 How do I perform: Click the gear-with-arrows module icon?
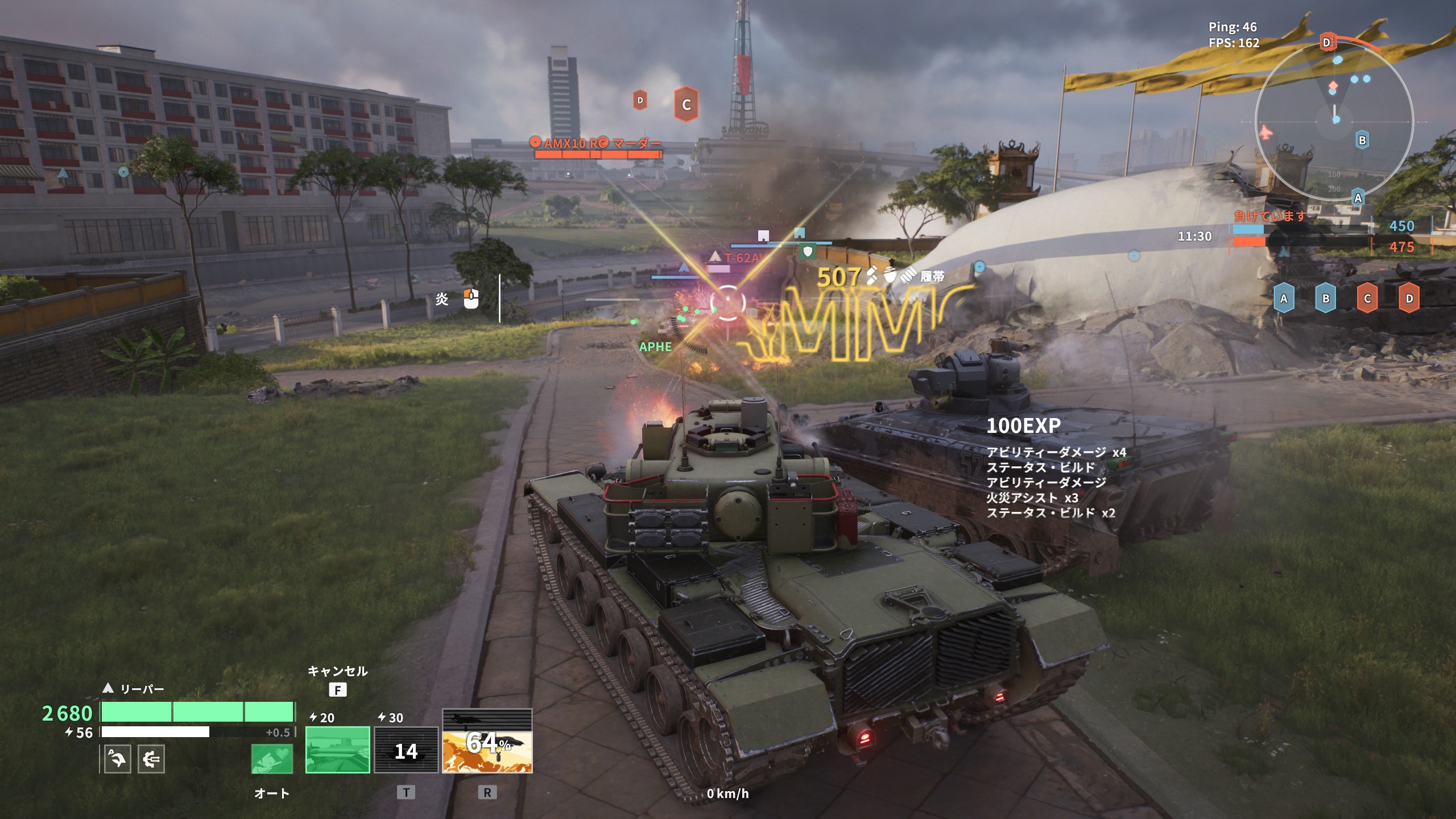coord(151,759)
